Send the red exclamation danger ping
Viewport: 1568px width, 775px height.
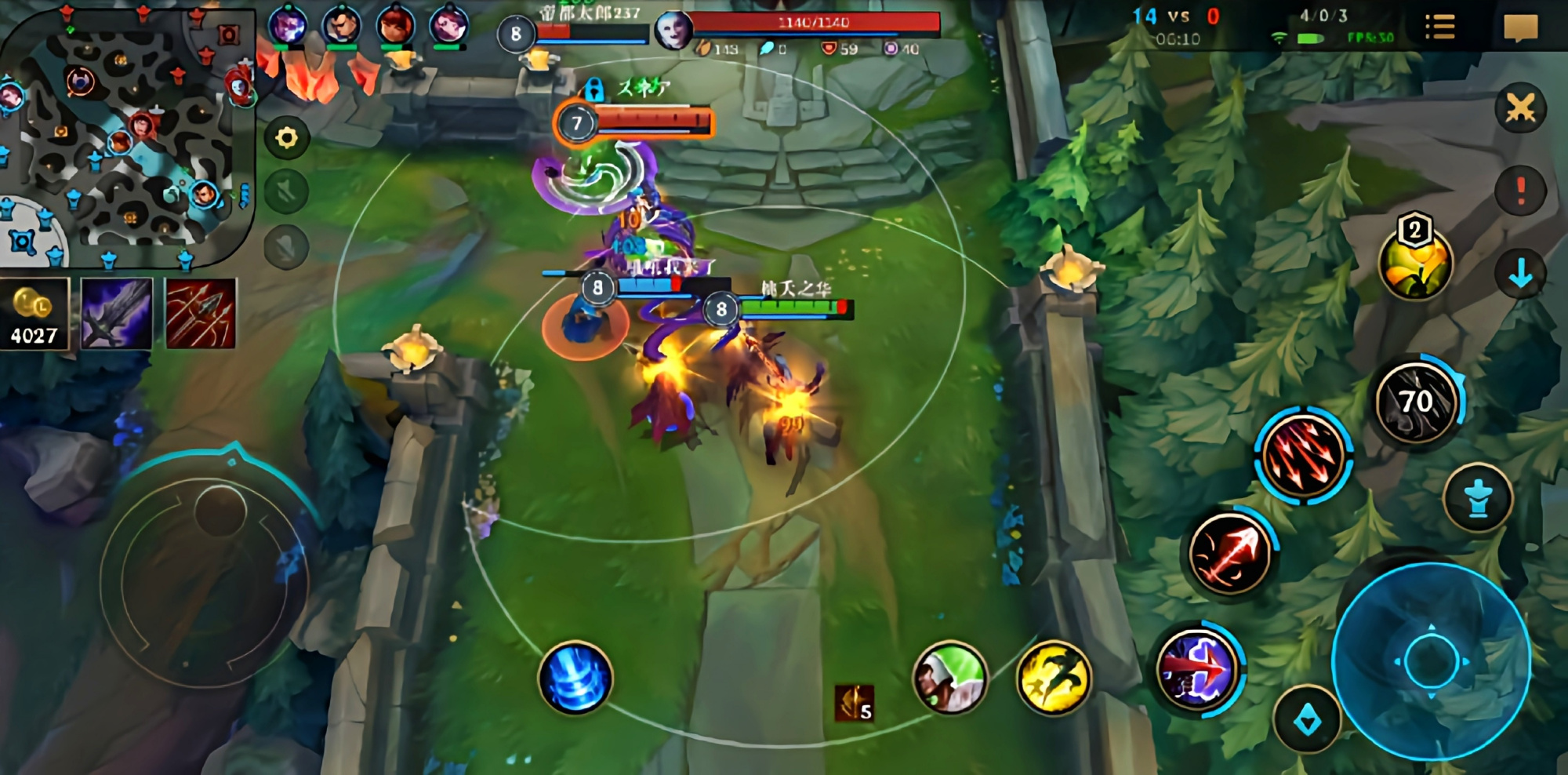pyautogui.click(x=1520, y=191)
